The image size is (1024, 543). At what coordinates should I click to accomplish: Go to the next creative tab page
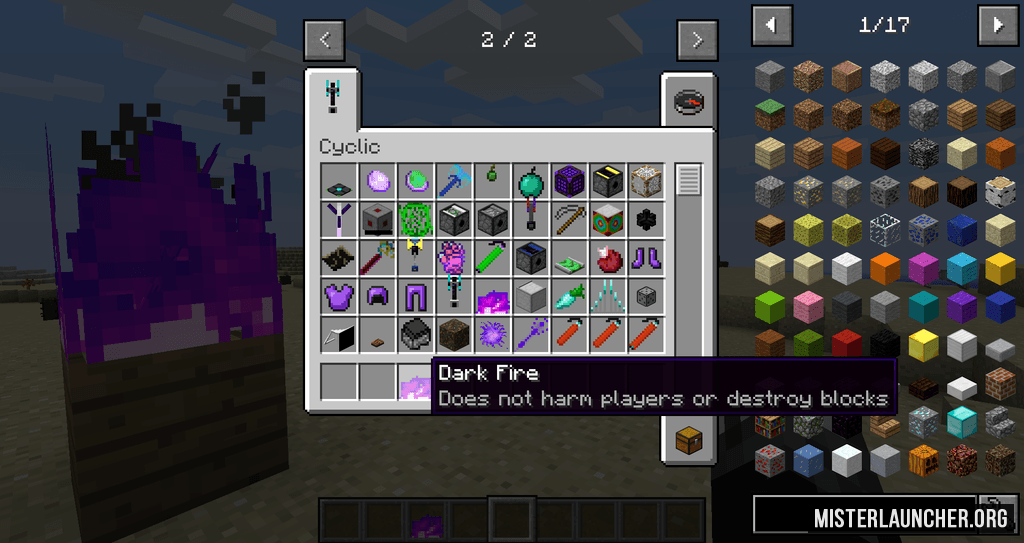pyautogui.click(x=697, y=40)
